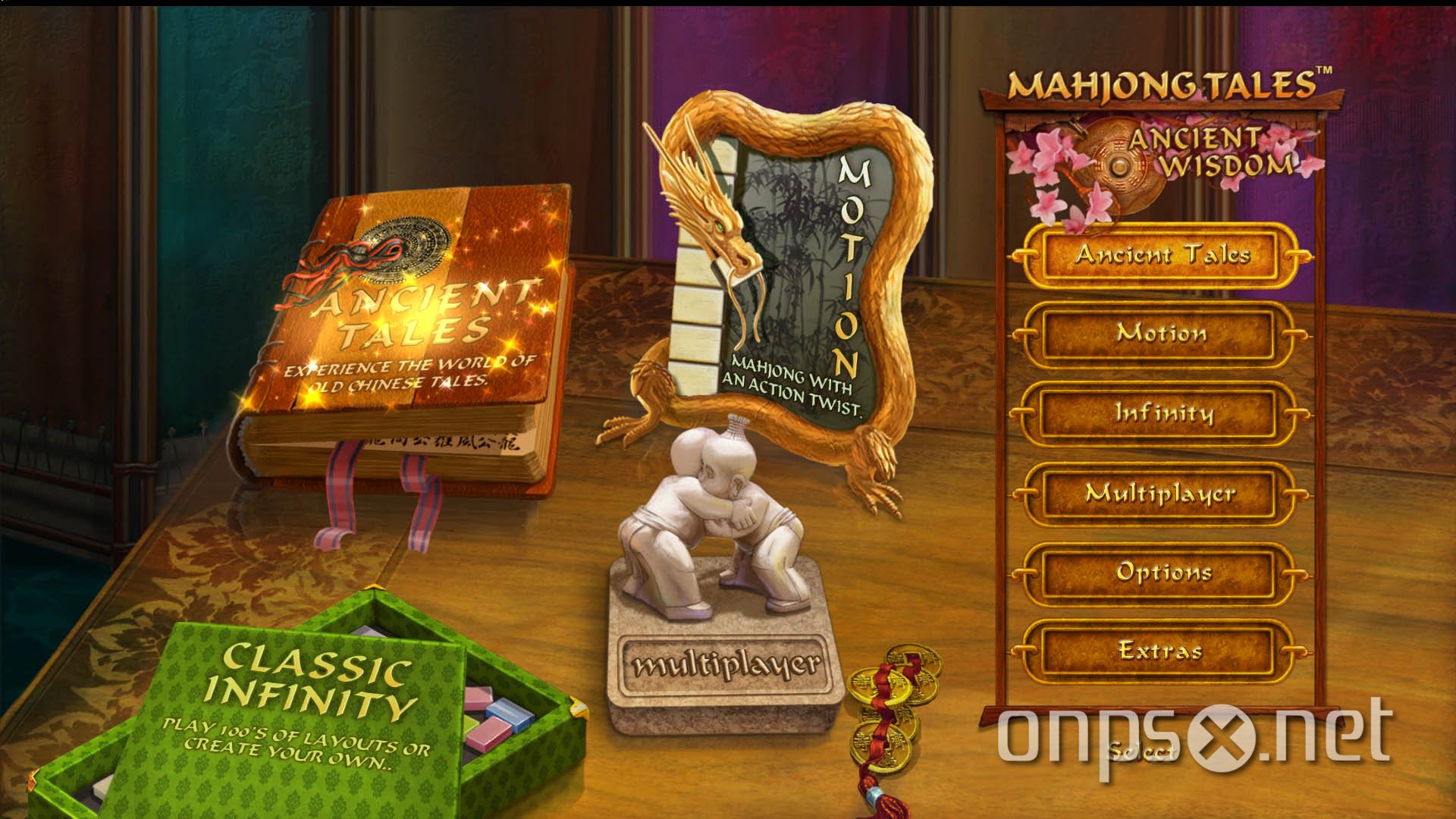Viewport: 1456px width, 819px height.
Task: Click the Mahjong Tales title banner
Action: [x=1164, y=82]
